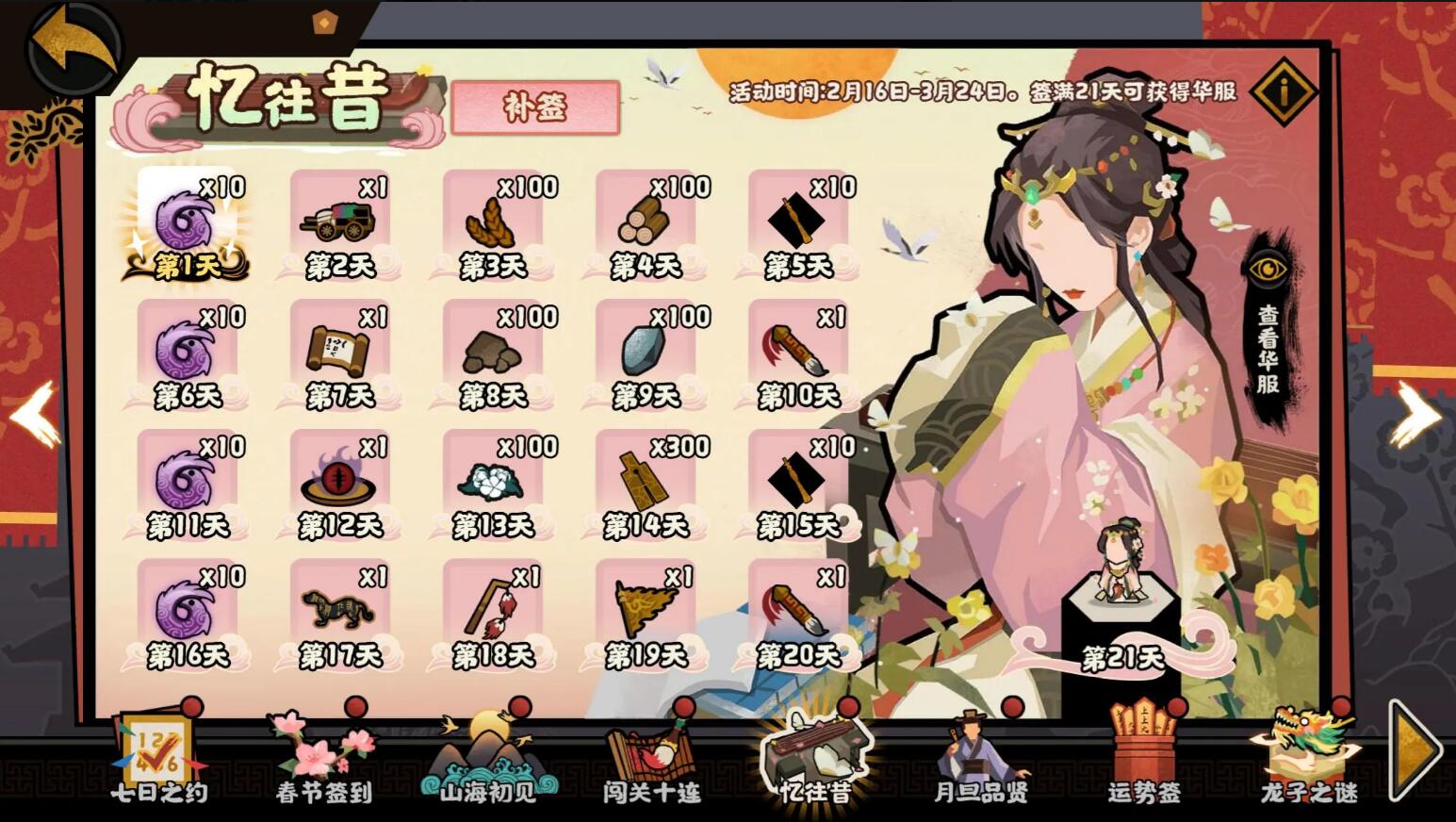Open the activity info icon
The image size is (1456, 822).
(1284, 91)
